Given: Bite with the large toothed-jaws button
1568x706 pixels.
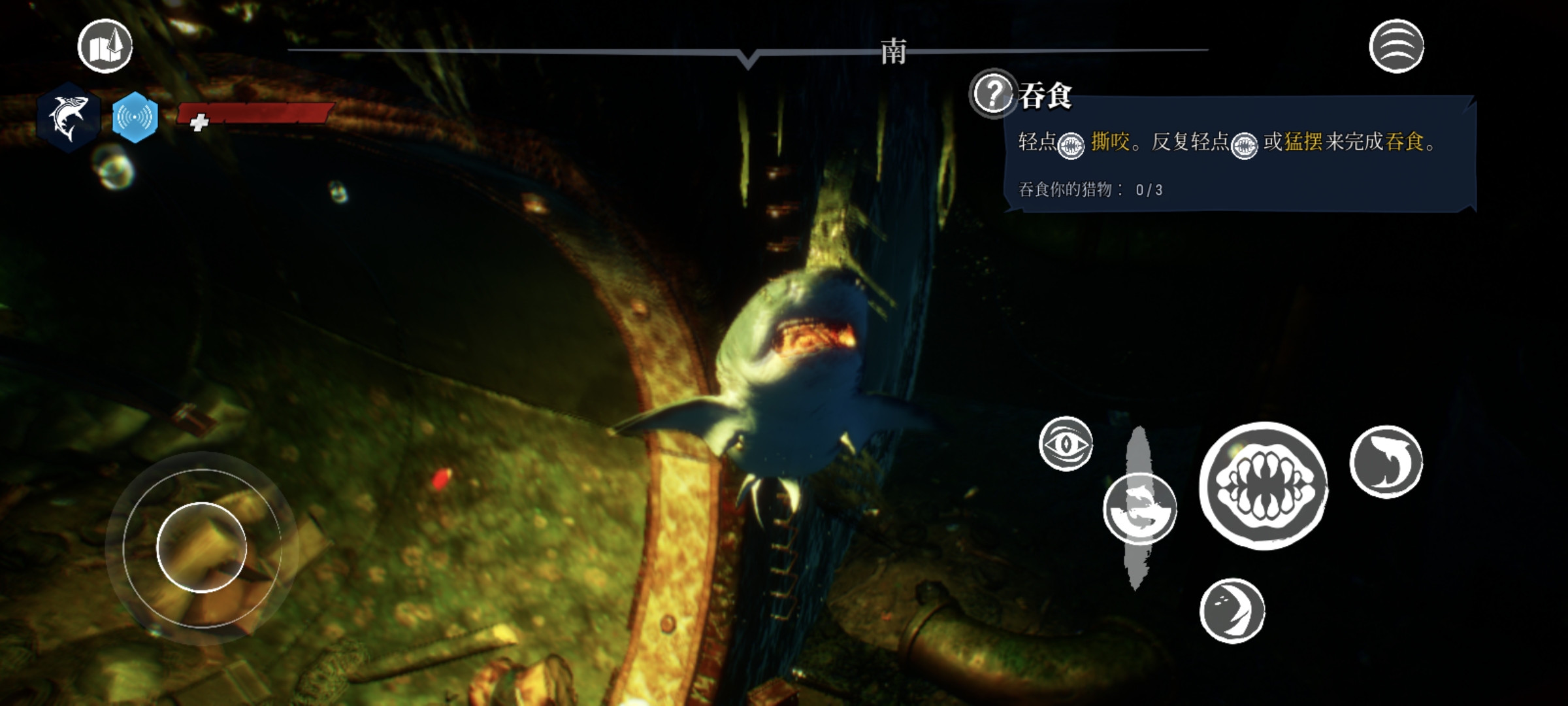Looking at the screenshot, I should [1264, 486].
